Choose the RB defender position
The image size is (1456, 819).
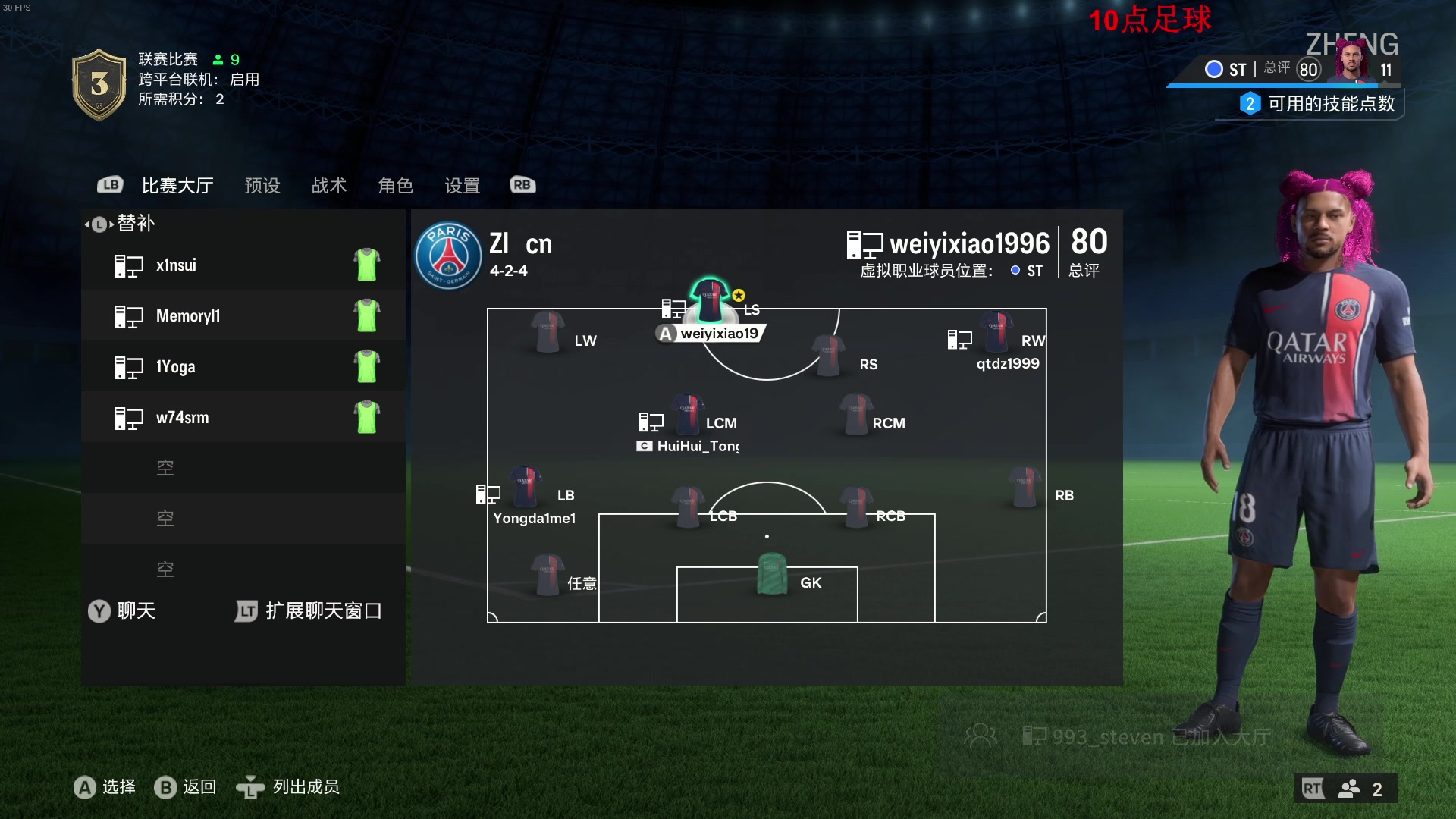coord(1025,488)
